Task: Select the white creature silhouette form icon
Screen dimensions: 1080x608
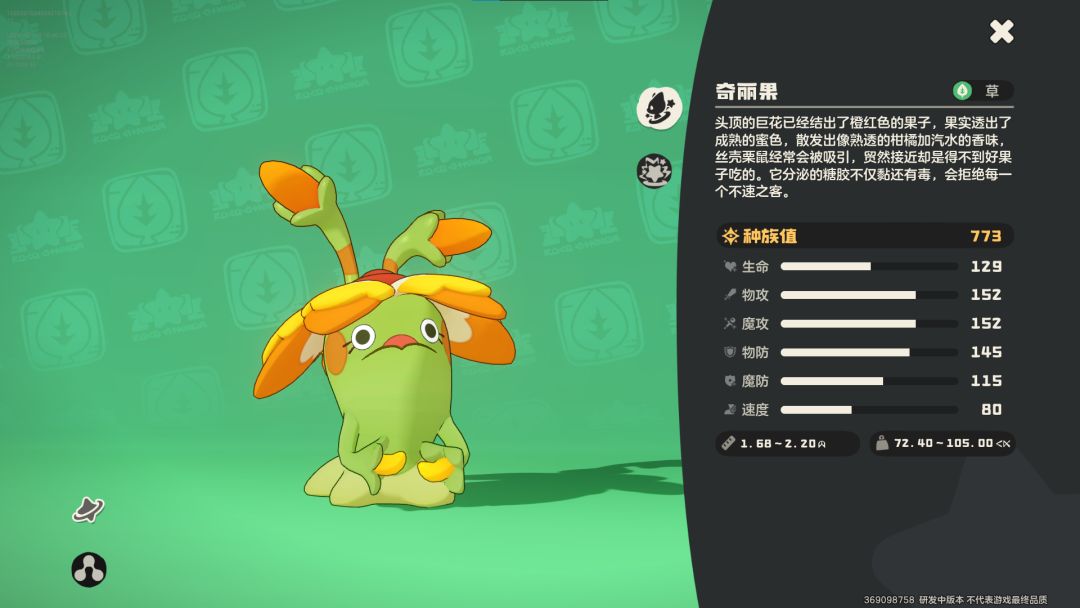Action: click(x=659, y=107)
